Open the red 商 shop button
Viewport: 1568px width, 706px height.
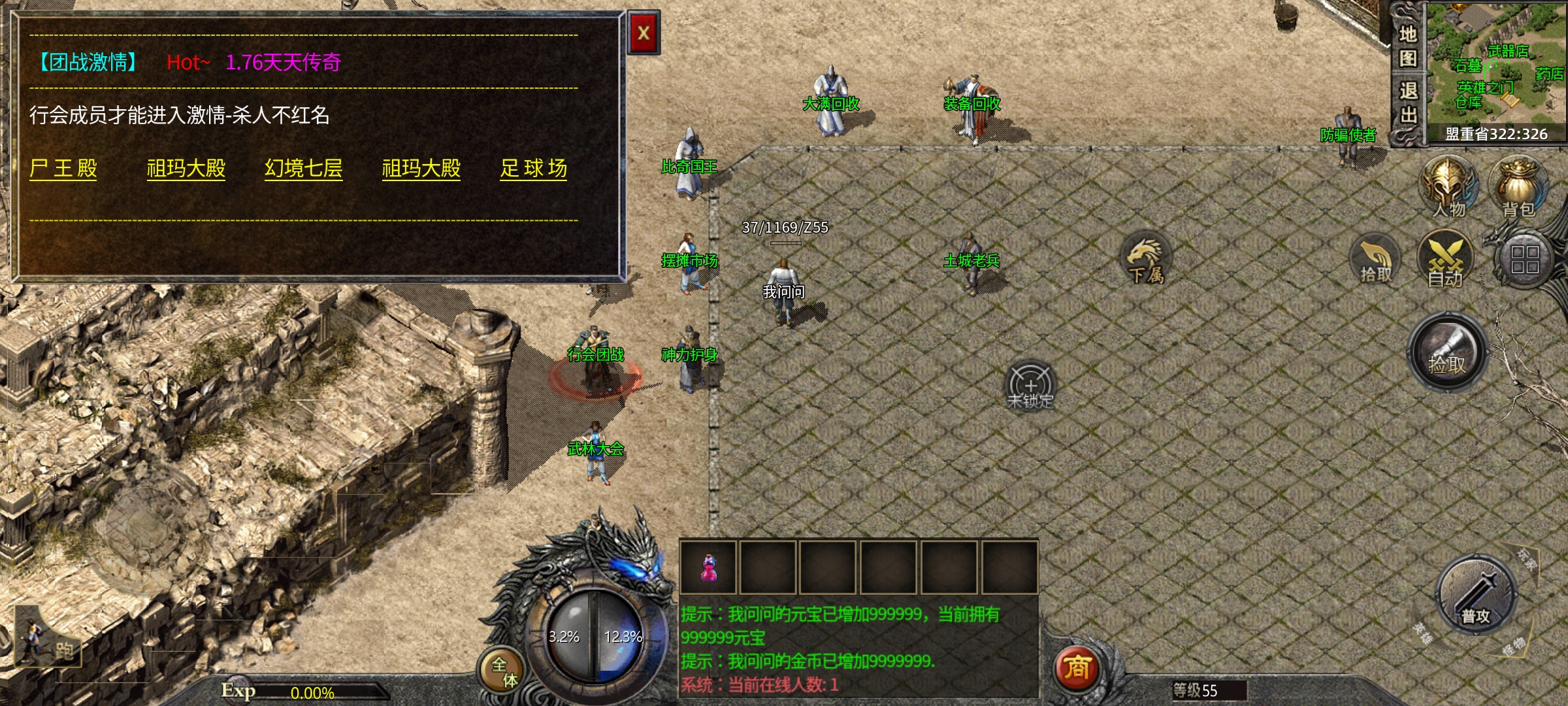pos(1077,668)
